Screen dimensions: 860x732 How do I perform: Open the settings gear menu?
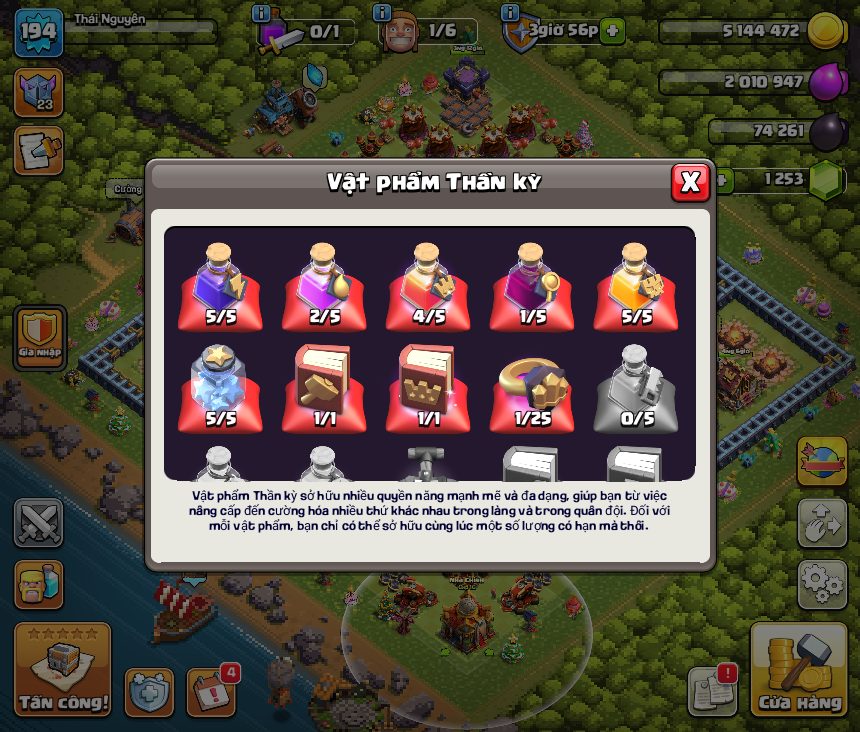822,584
